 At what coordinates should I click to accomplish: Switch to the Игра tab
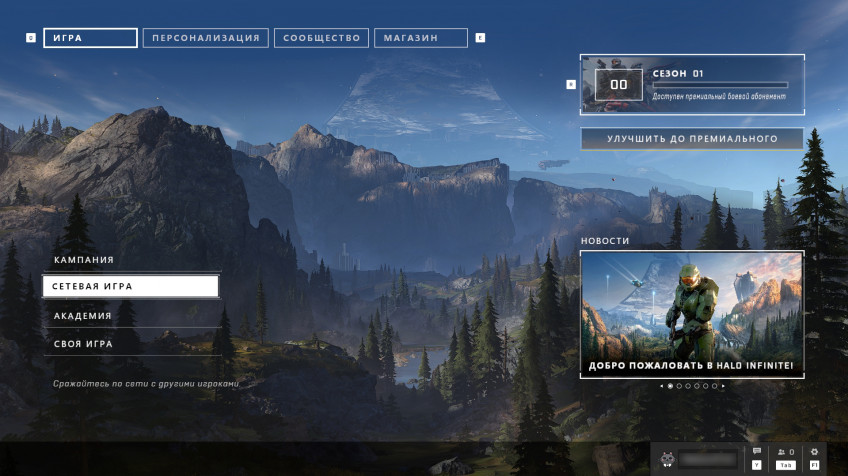pyautogui.click(x=90, y=38)
